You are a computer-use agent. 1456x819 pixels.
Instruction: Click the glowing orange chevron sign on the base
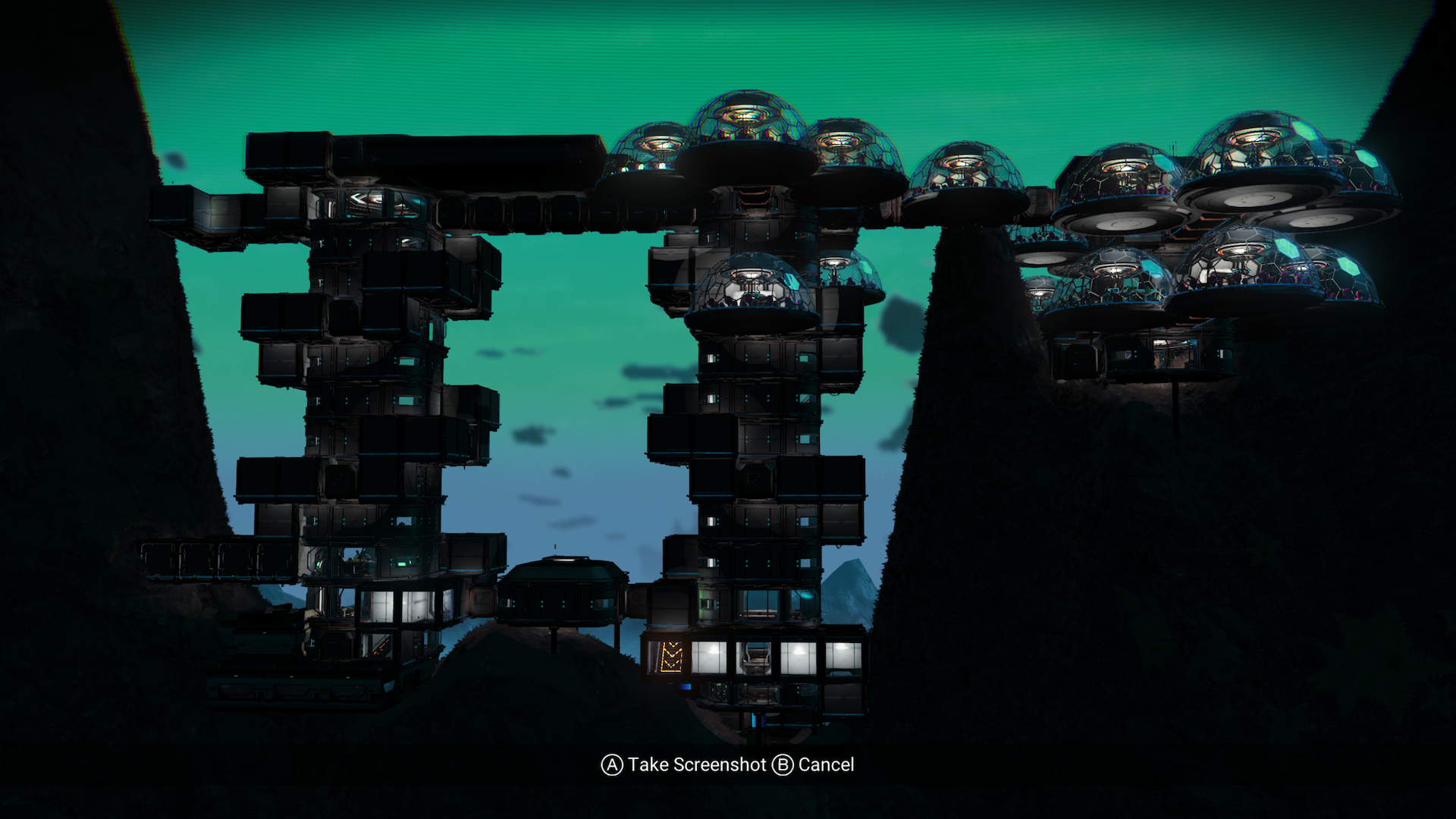(x=672, y=655)
